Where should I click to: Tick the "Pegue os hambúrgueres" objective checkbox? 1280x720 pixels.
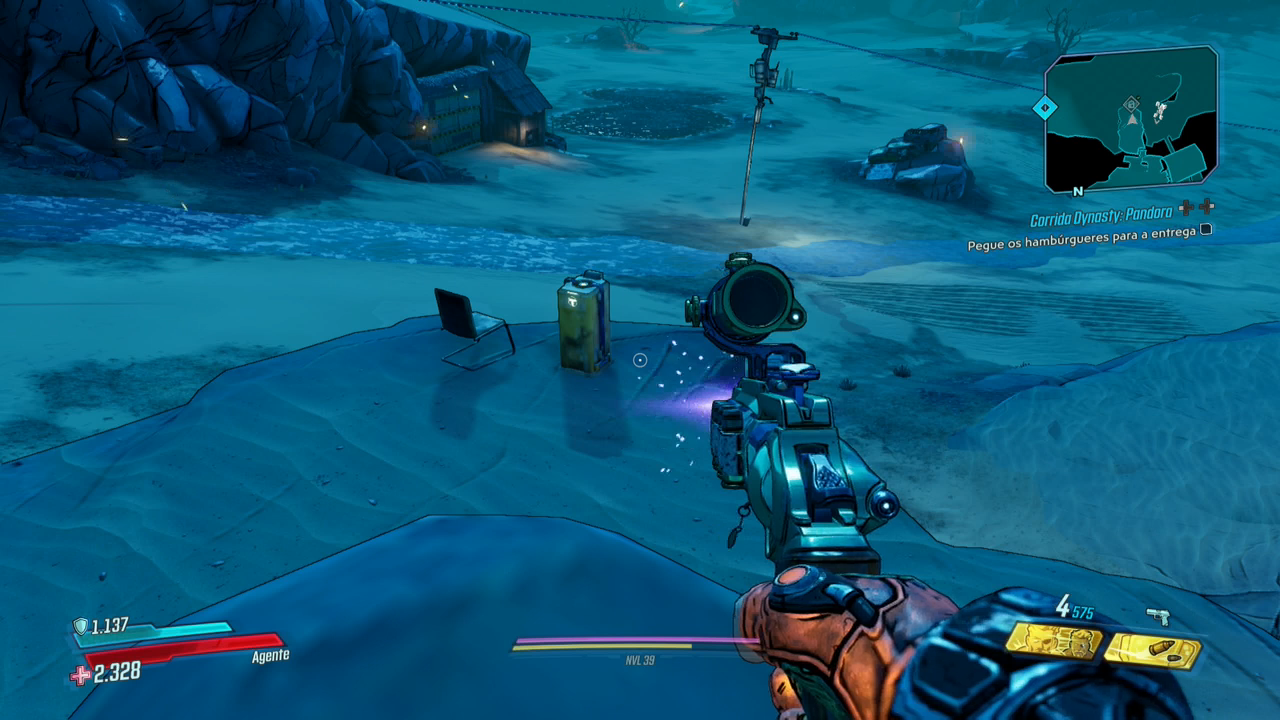(x=1206, y=229)
